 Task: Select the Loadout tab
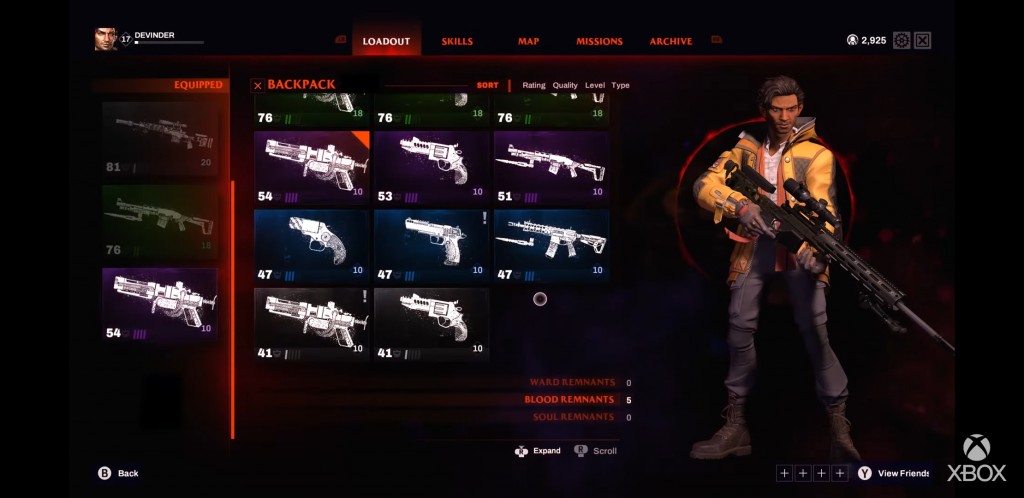(x=386, y=41)
